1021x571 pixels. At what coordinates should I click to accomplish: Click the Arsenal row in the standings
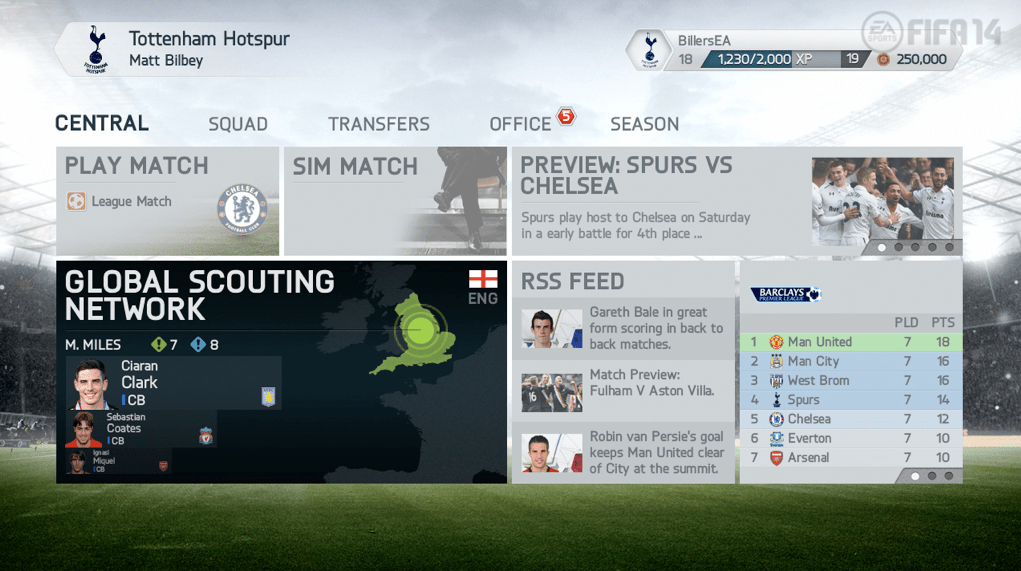coord(850,457)
